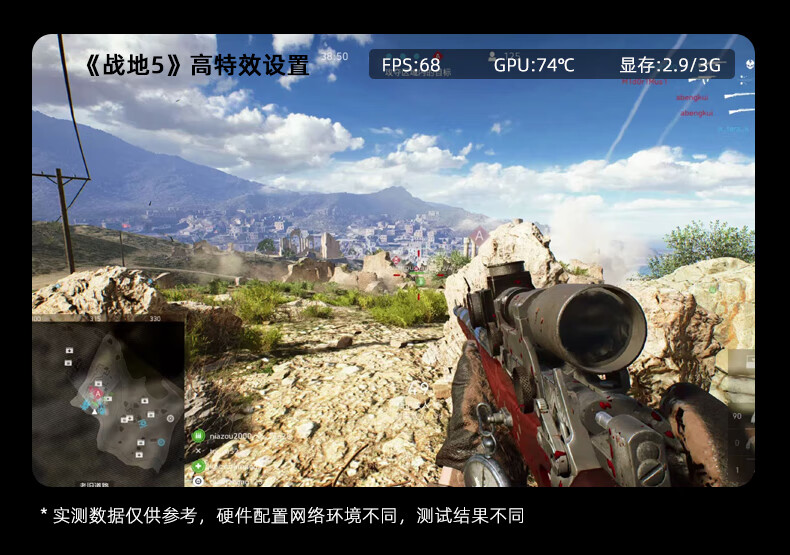Click the green medic cross squad icon

tap(198, 465)
